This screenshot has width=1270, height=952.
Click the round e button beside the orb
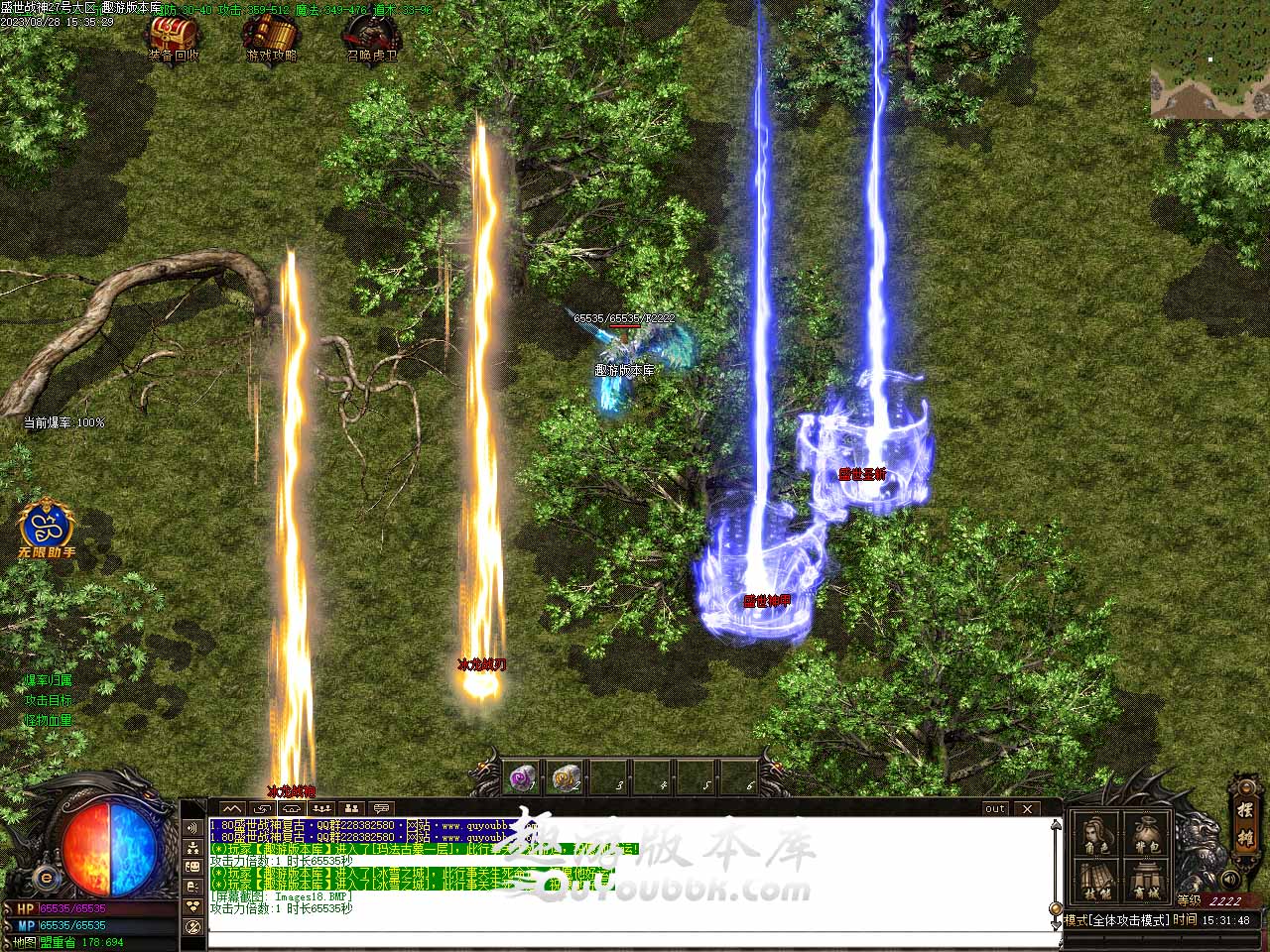[x=45, y=879]
